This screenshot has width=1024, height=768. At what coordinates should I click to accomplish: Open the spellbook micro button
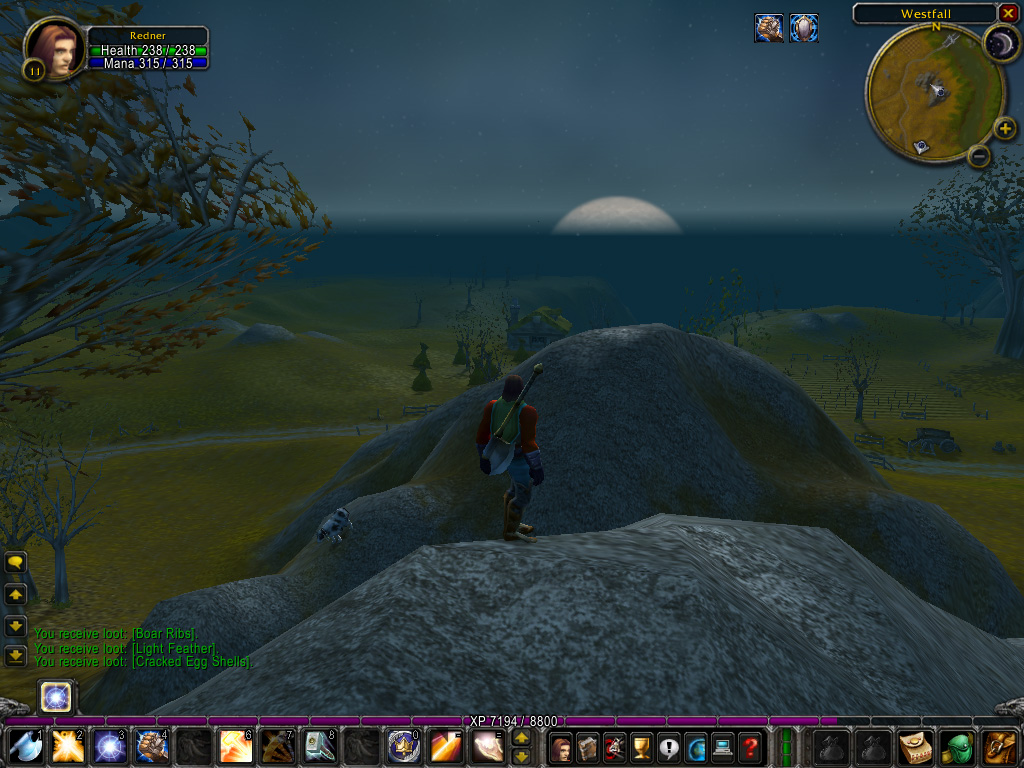588,747
